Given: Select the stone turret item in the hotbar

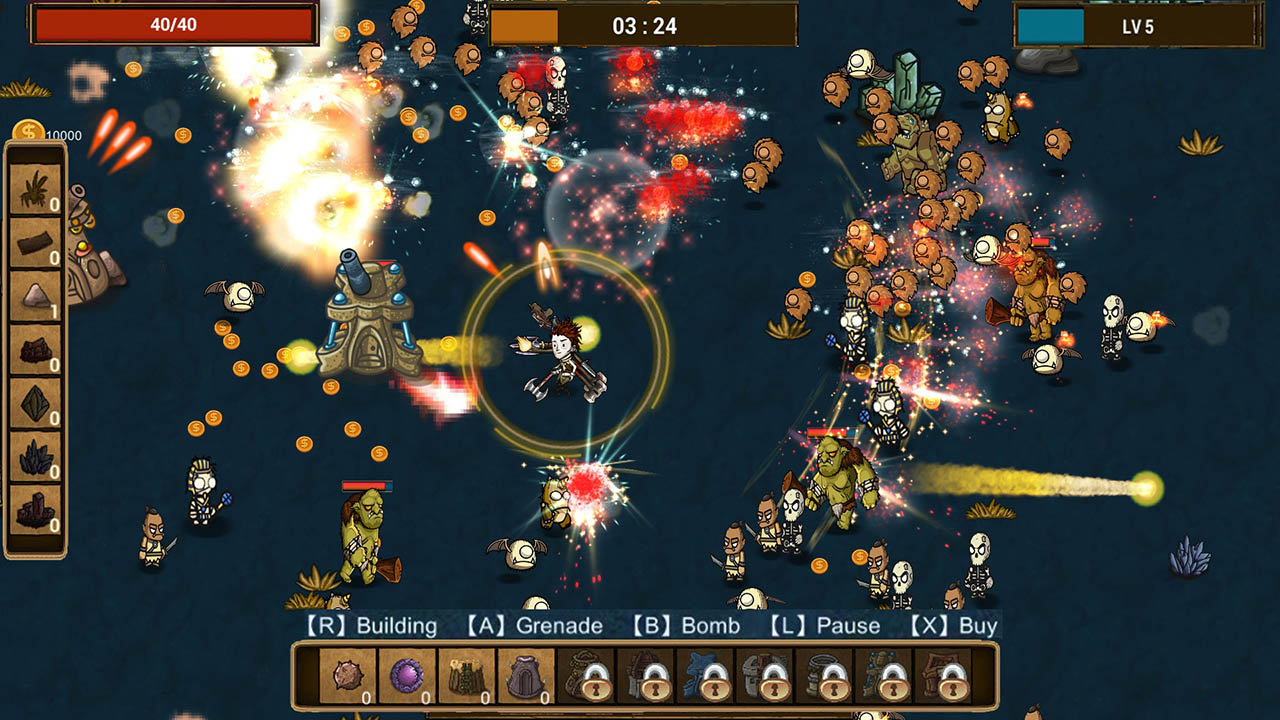Looking at the screenshot, I should pyautogui.click(x=525, y=677).
